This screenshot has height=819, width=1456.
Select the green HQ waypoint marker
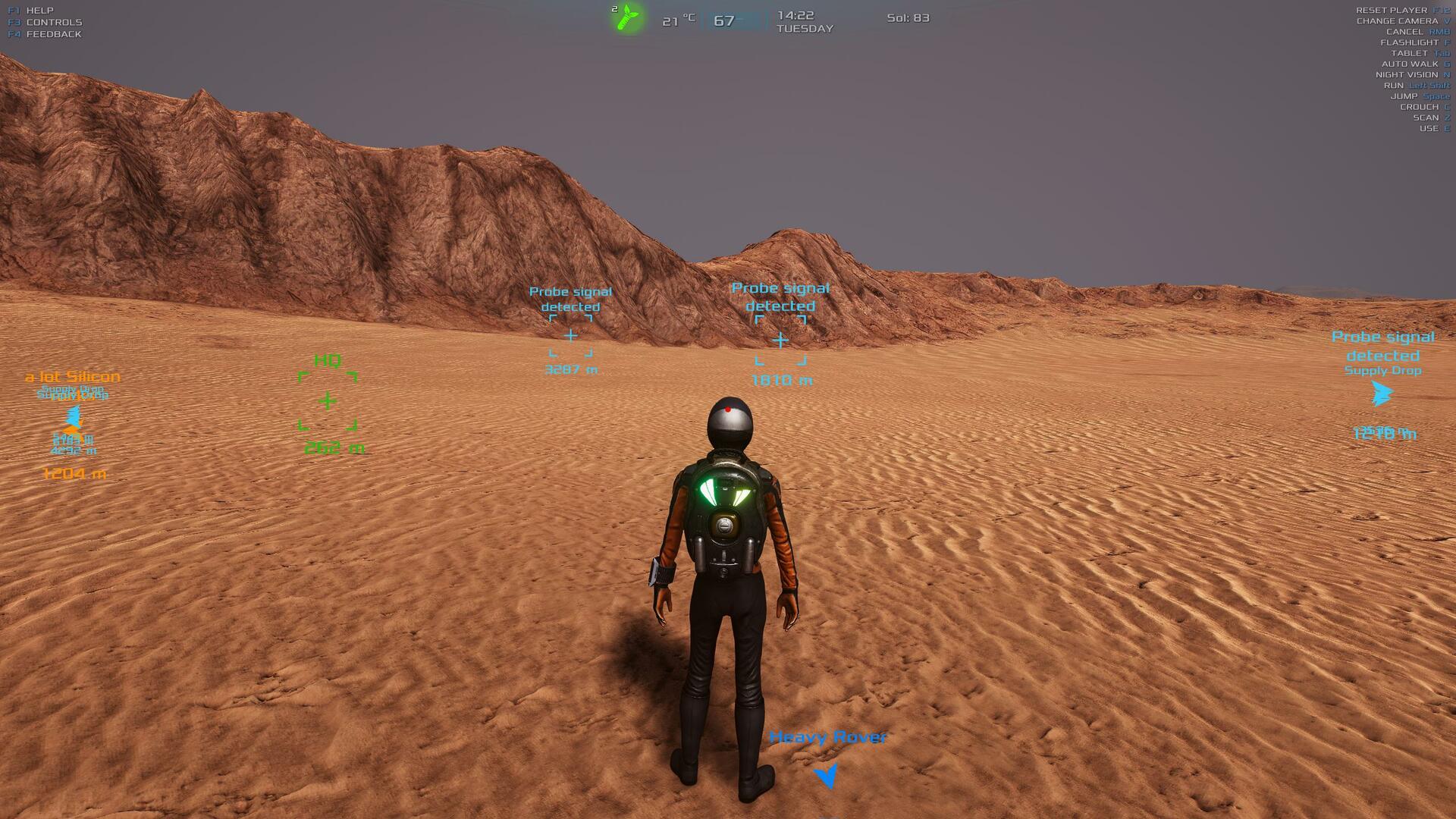(x=328, y=400)
